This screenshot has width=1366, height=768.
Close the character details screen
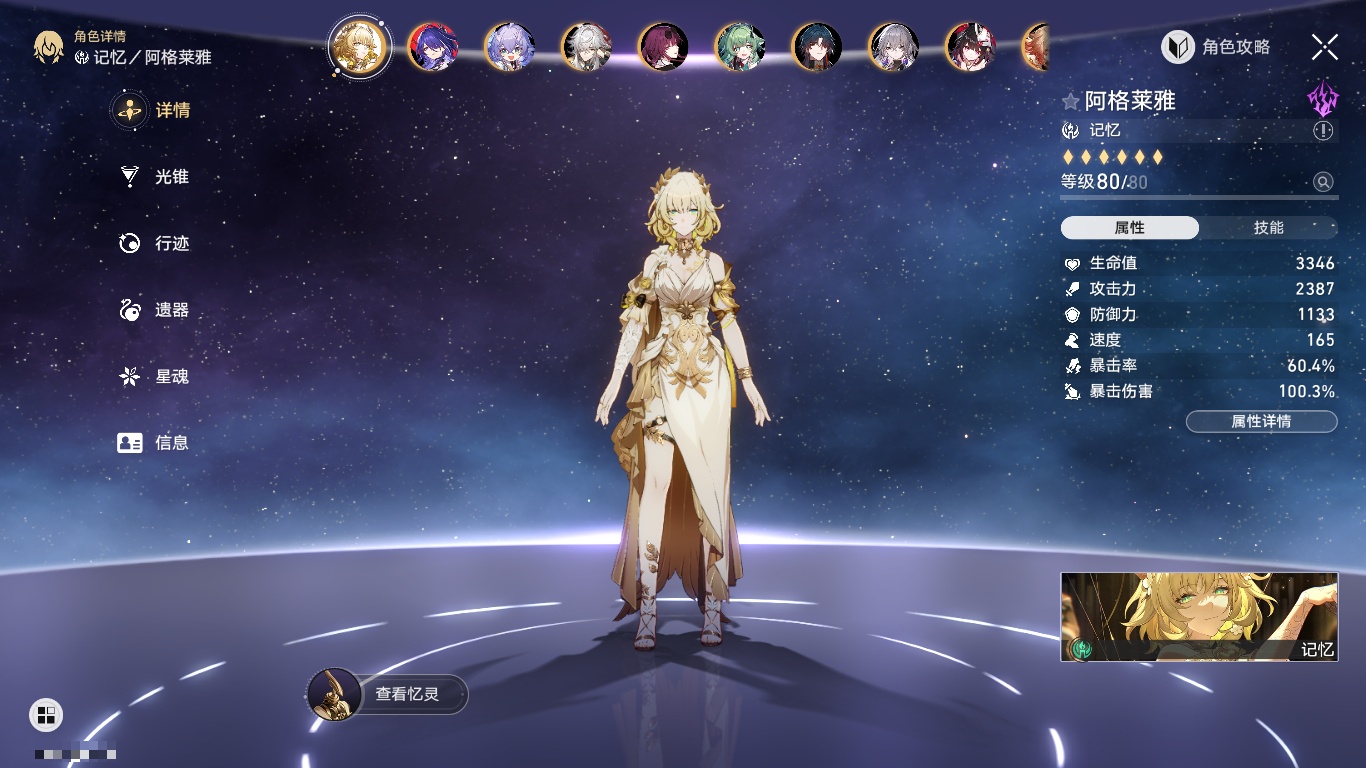point(1325,47)
